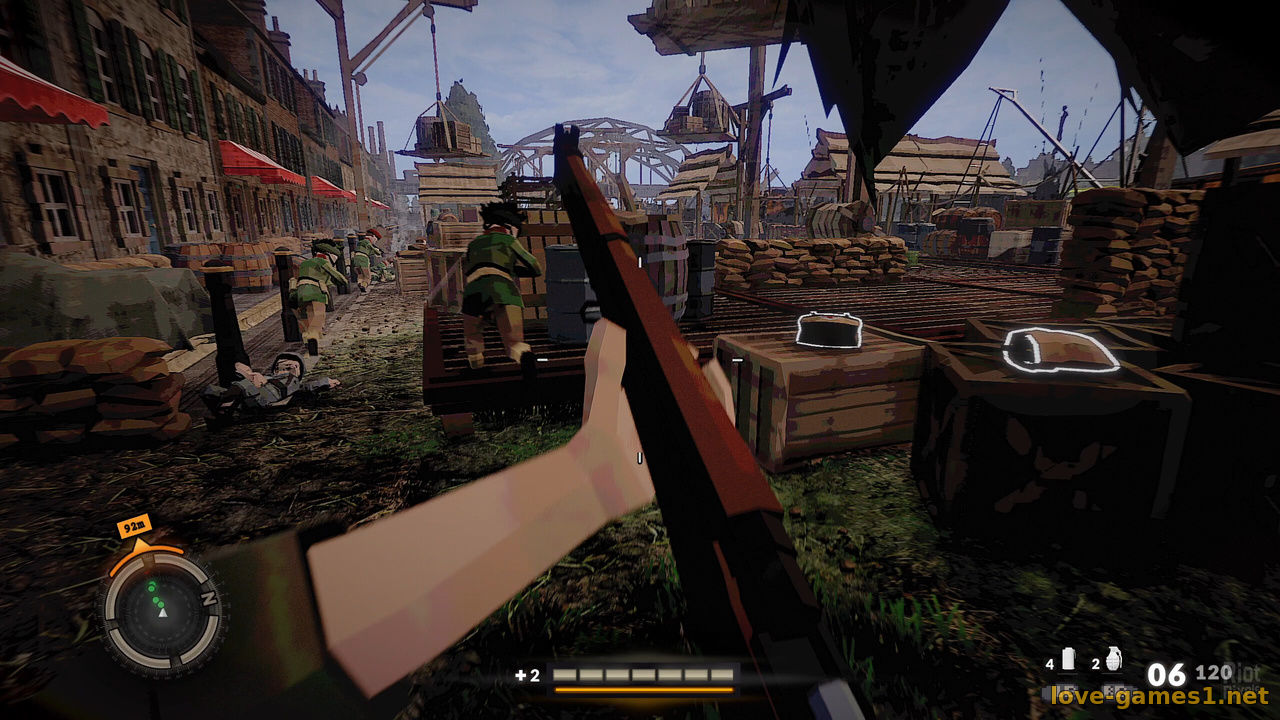
Task: Open the love-games1.net watermark link
Action: pos(1158,695)
